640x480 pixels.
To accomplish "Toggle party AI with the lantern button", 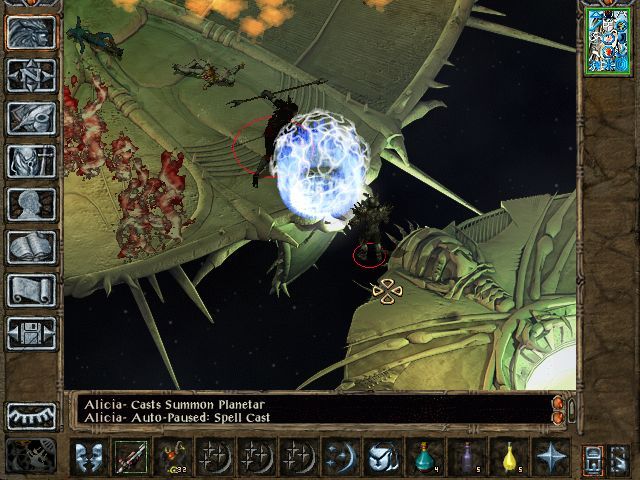I will pos(619,458).
